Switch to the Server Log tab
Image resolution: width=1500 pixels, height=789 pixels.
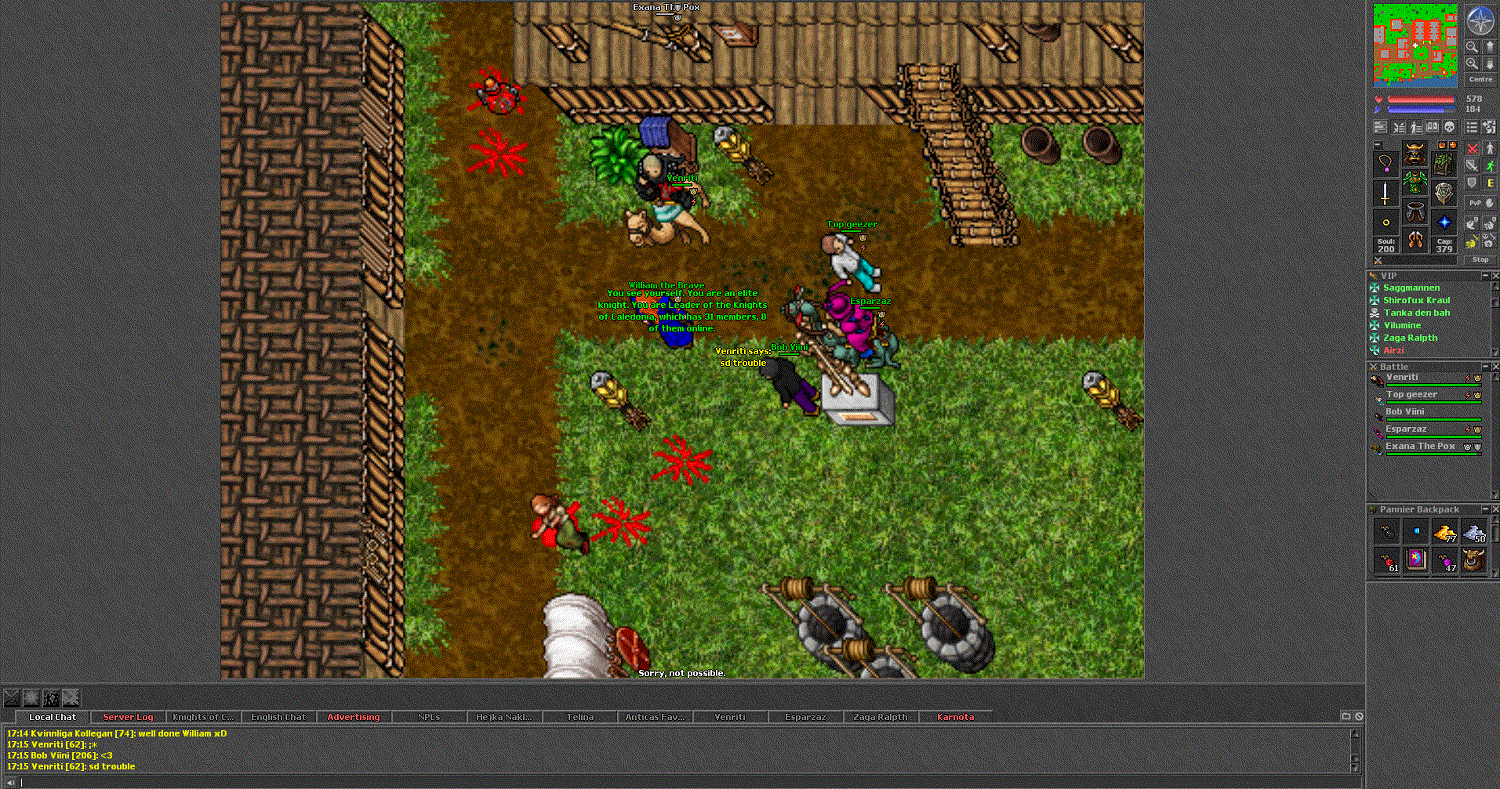(x=128, y=717)
